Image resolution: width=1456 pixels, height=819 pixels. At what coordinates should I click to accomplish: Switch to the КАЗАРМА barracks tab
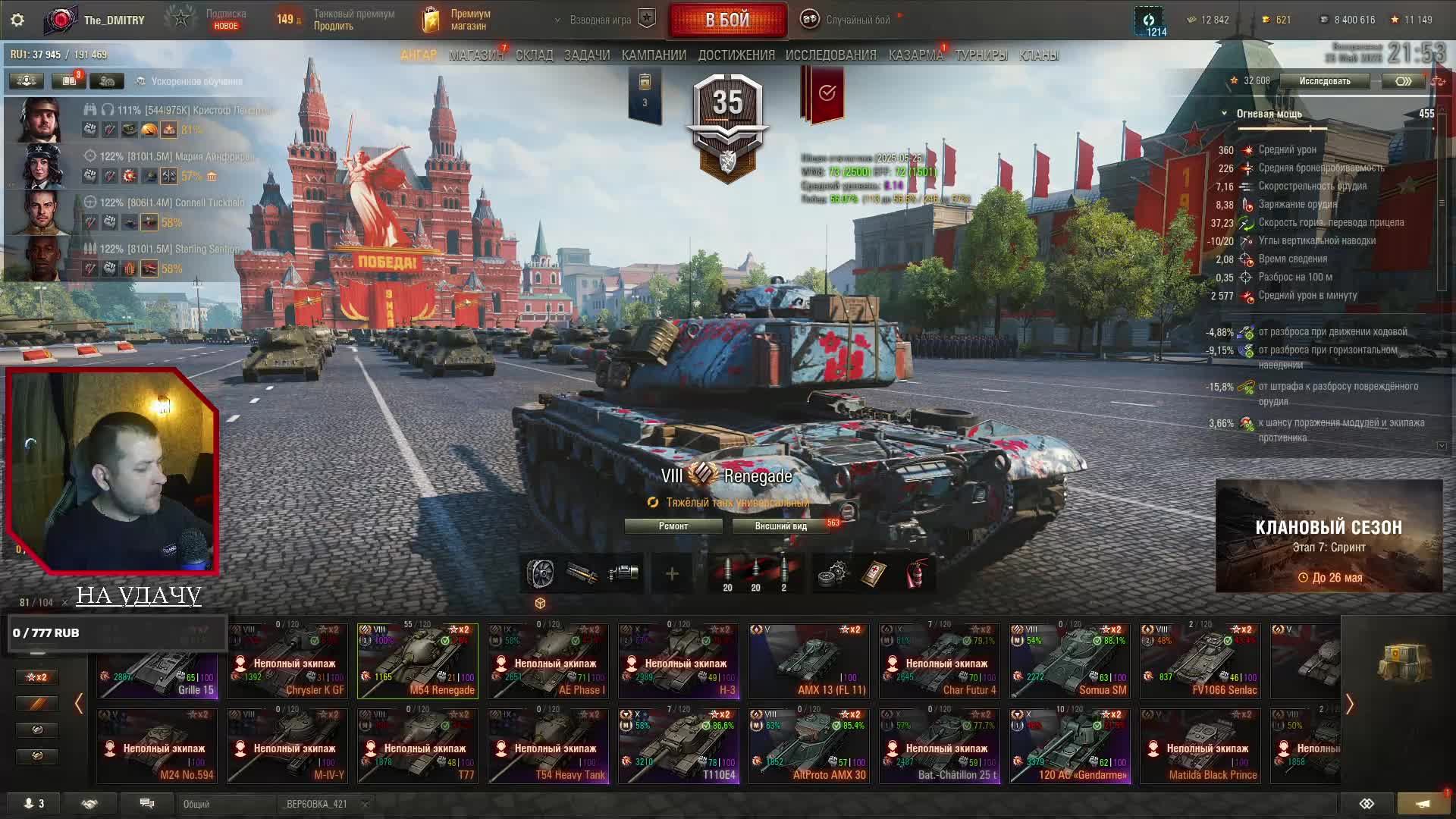(x=915, y=55)
